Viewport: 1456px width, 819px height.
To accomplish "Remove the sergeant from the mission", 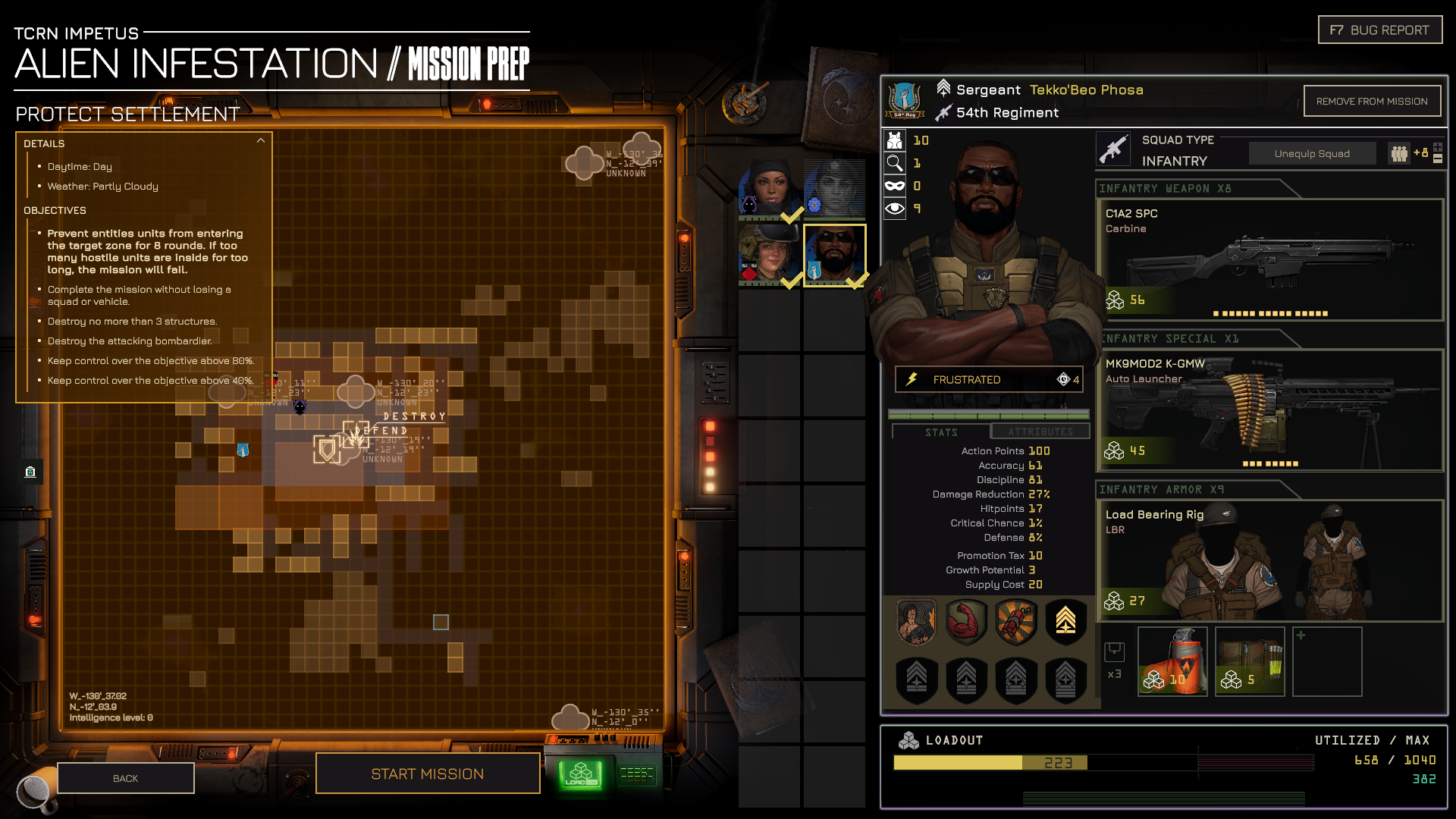I will click(x=1371, y=102).
